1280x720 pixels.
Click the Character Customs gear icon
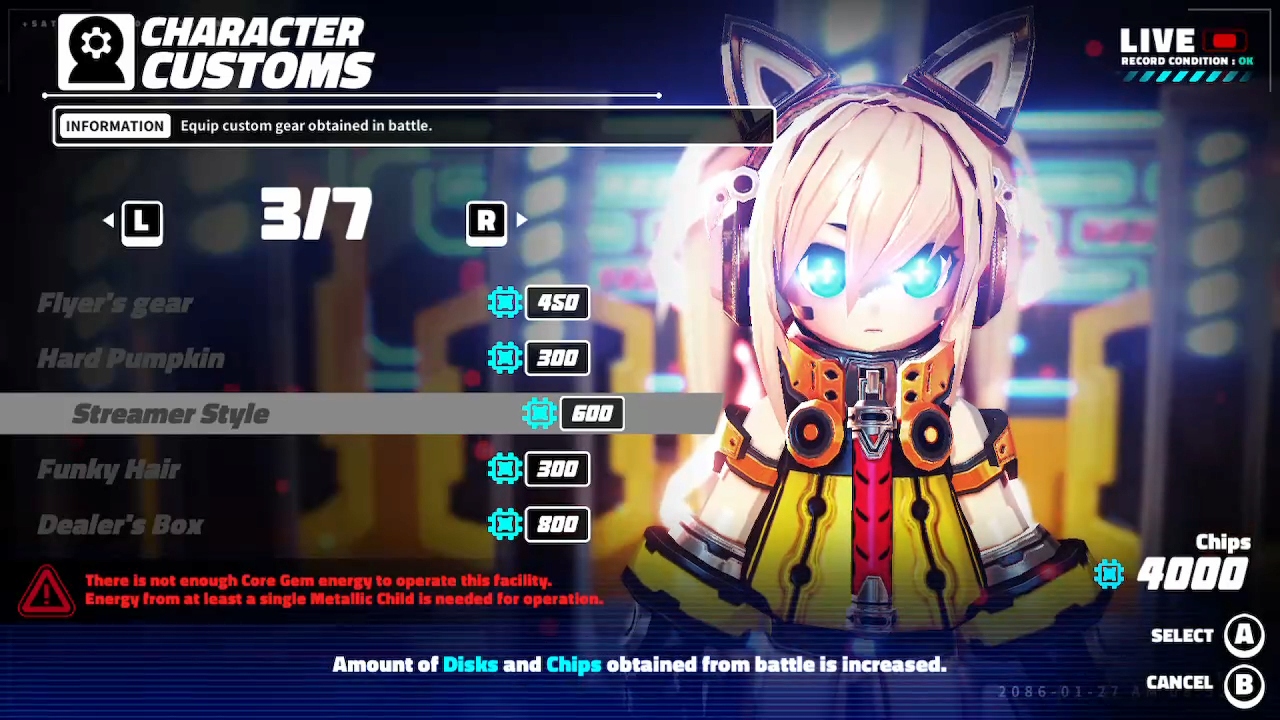coord(93,50)
